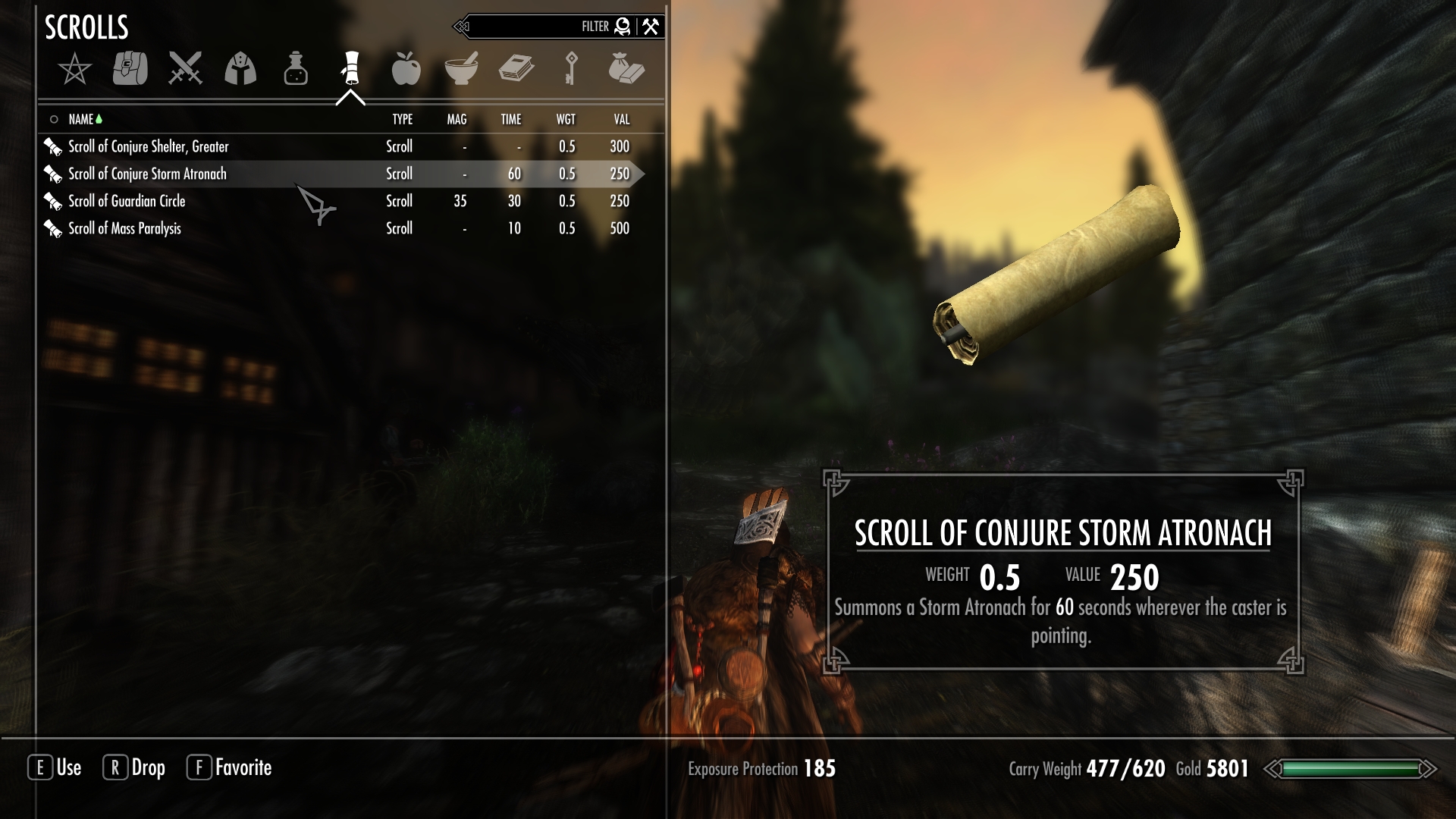Switch to Ingredients mortar and pestle tab
This screenshot has width=1456, height=819.
pos(461,68)
